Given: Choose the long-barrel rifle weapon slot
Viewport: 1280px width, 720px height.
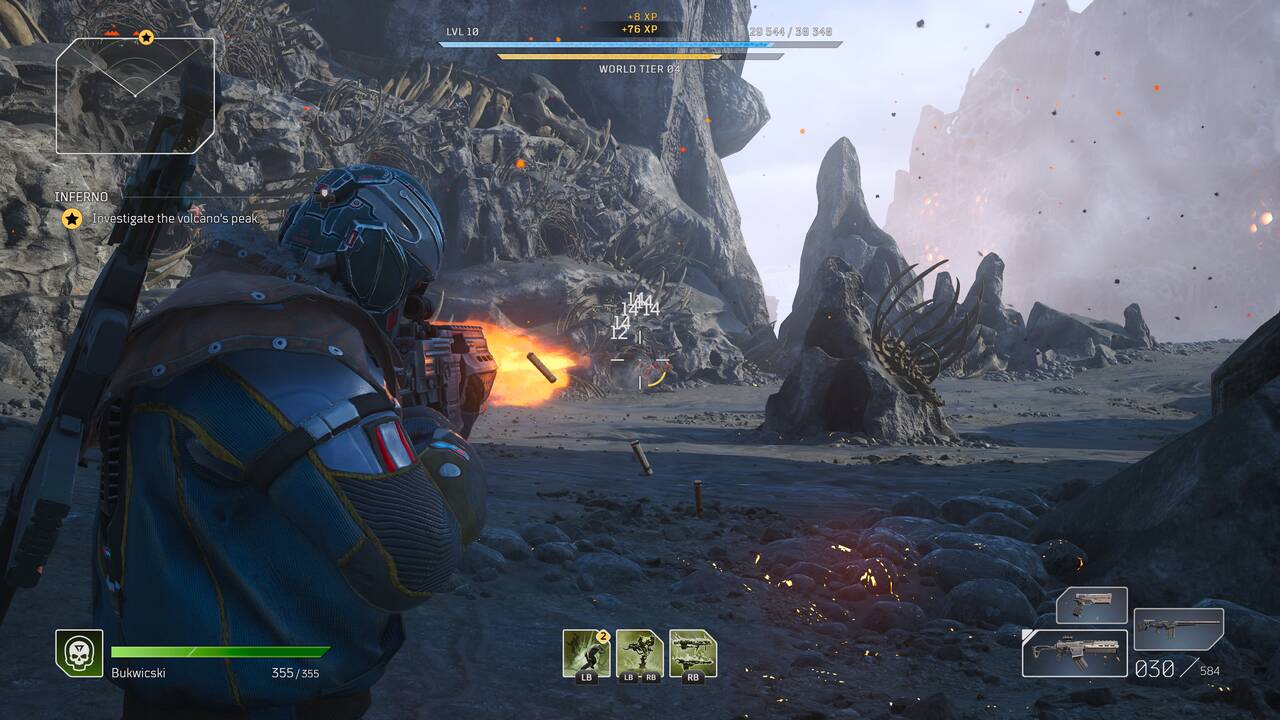Looking at the screenshot, I should (x=1178, y=629).
